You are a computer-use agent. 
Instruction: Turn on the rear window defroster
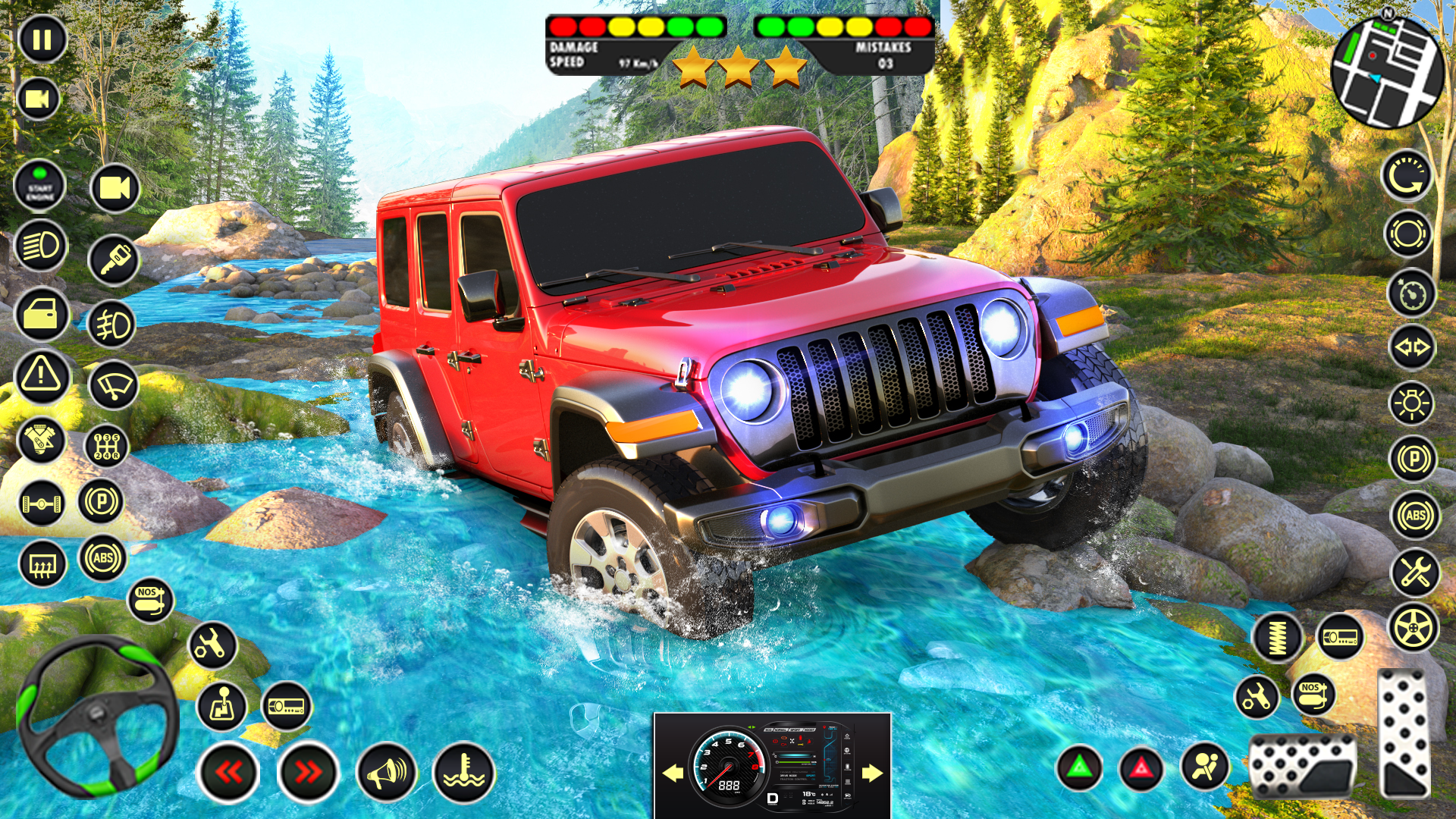pyautogui.click(x=42, y=561)
